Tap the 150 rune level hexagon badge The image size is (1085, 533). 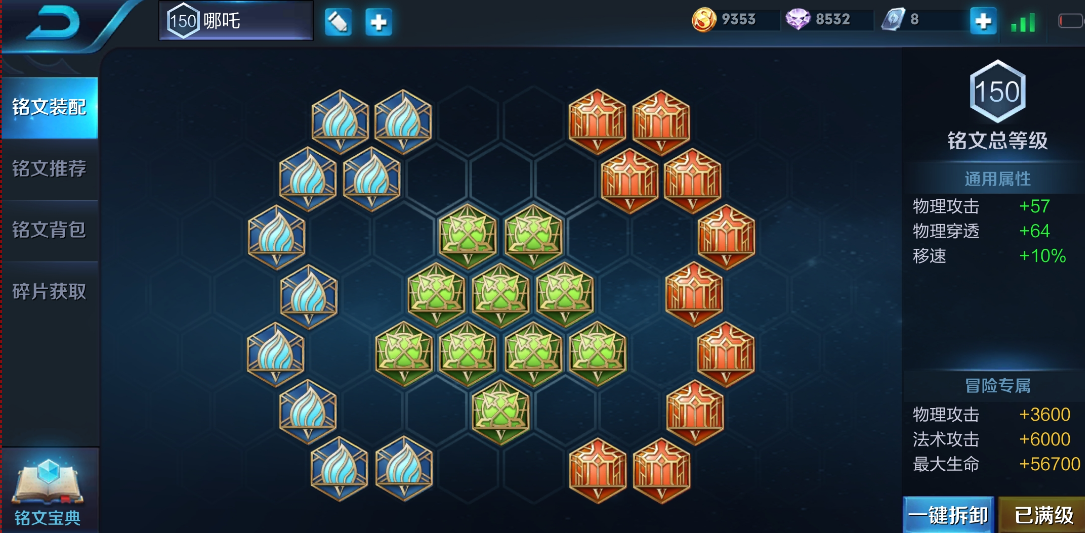(997, 92)
